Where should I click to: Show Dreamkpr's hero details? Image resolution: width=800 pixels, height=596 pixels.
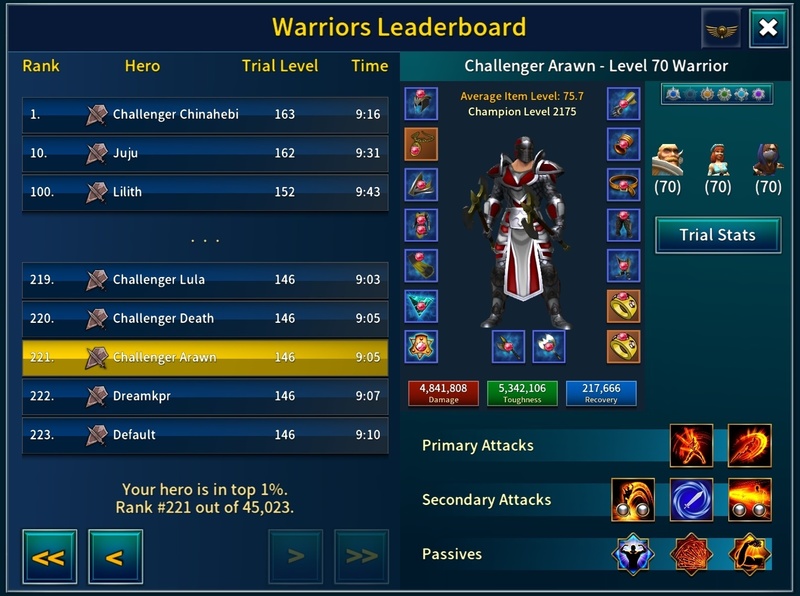click(205, 396)
